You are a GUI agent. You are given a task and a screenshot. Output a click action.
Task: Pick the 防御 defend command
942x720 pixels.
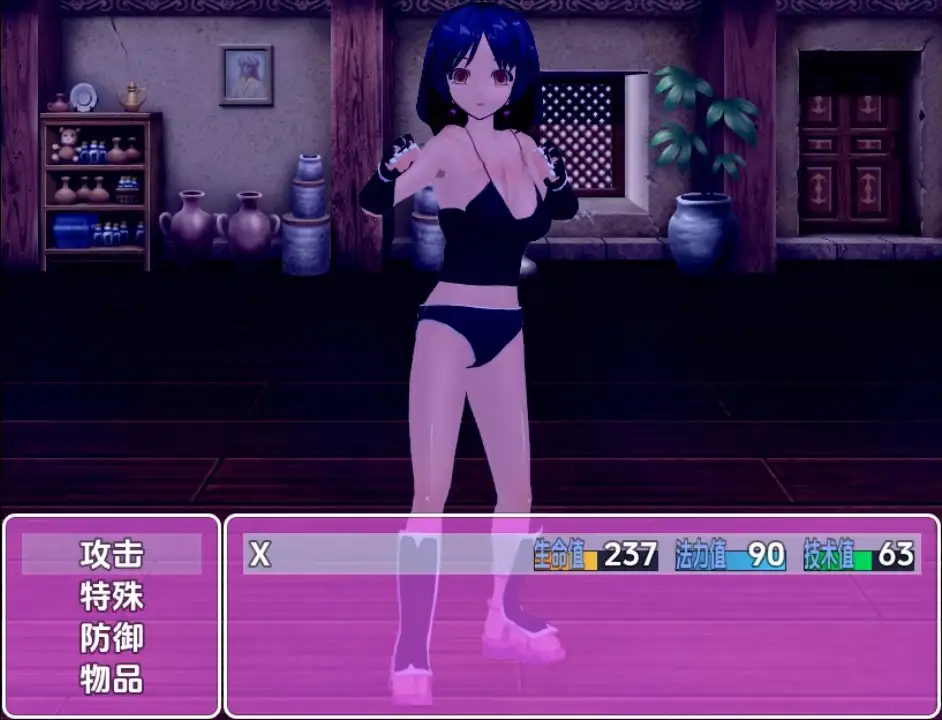pos(112,638)
